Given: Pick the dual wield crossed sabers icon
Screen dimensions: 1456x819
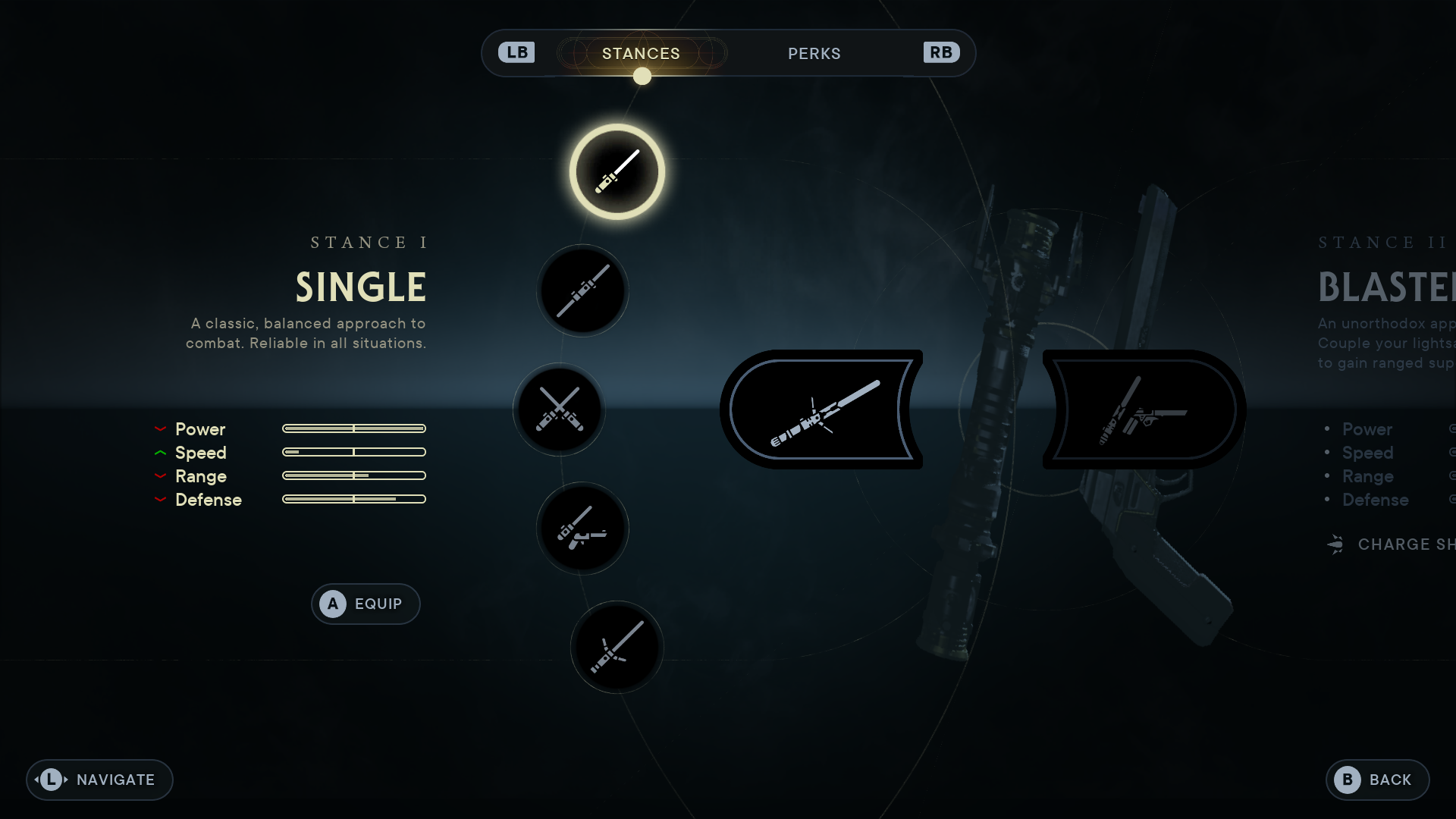Looking at the screenshot, I should tap(560, 409).
